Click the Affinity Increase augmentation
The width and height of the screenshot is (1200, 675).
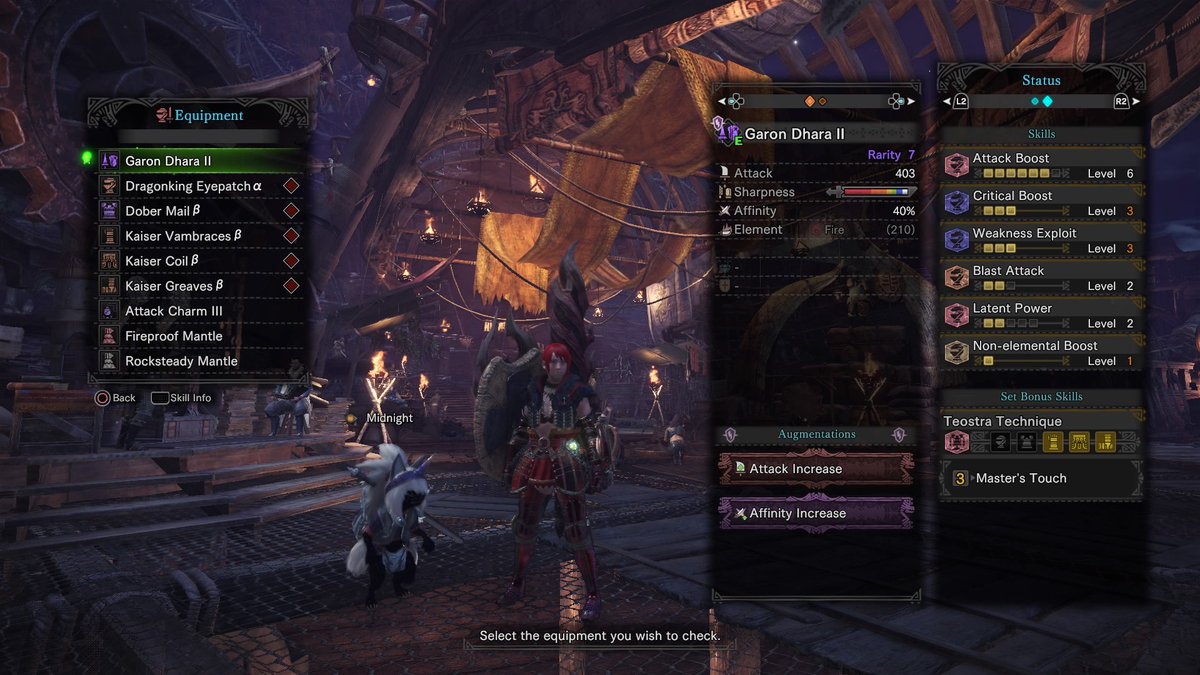click(815, 513)
